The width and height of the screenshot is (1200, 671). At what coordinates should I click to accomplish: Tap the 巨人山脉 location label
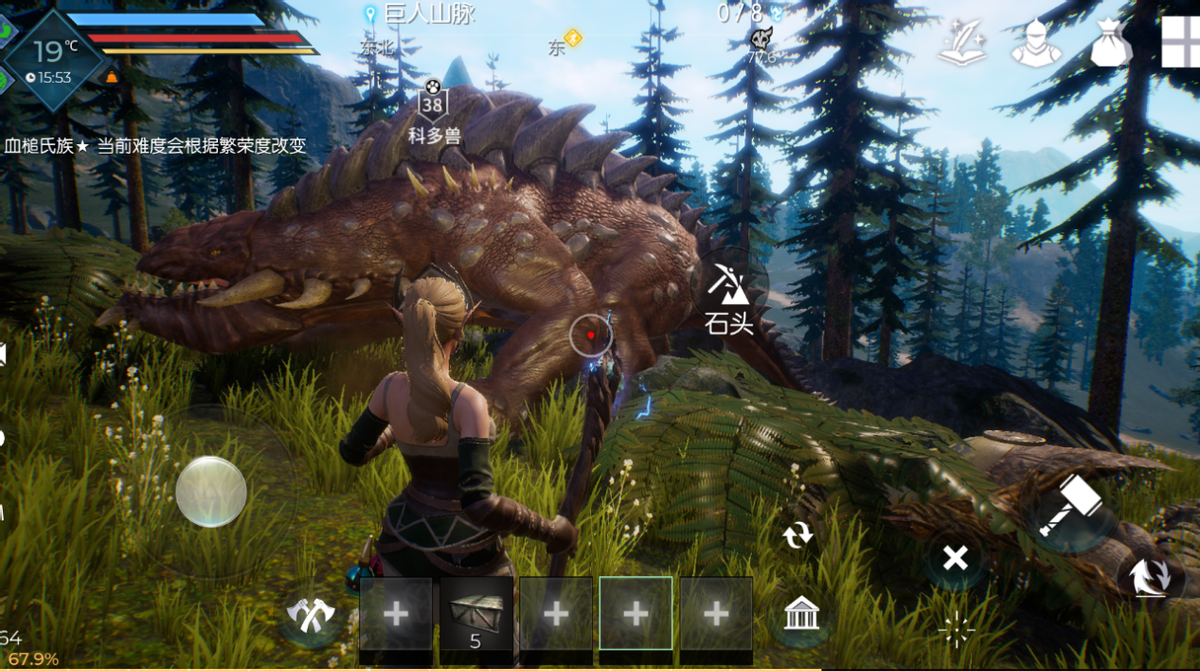pos(428,14)
